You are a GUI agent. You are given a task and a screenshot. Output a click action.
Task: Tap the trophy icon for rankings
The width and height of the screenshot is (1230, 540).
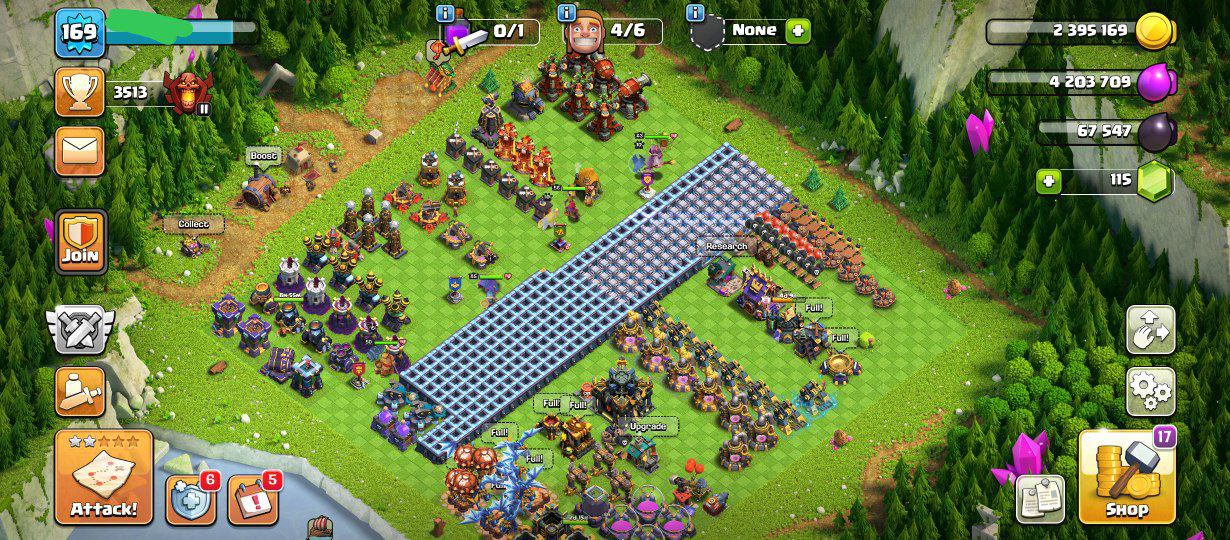coord(79,92)
